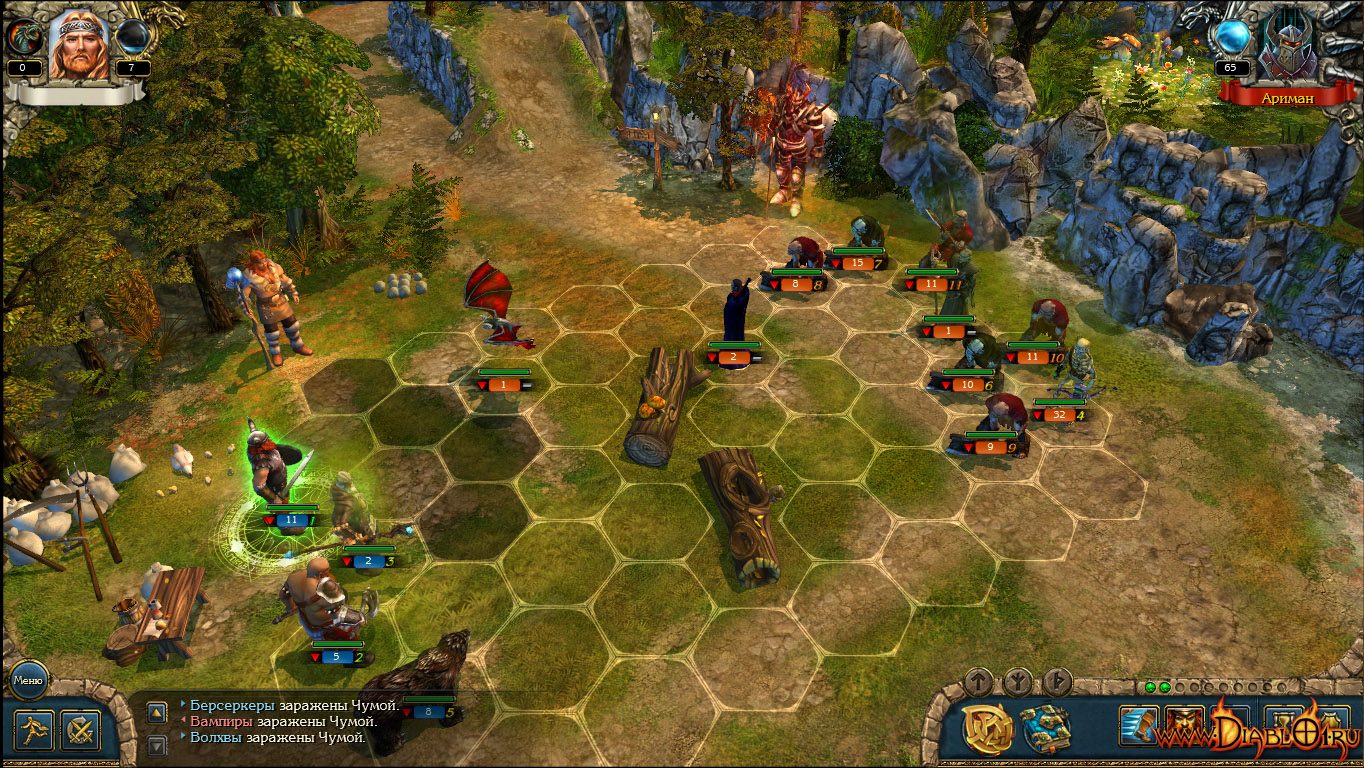Select enemy hero Ариман's portrait
The height and width of the screenshot is (768, 1364).
point(1287,45)
